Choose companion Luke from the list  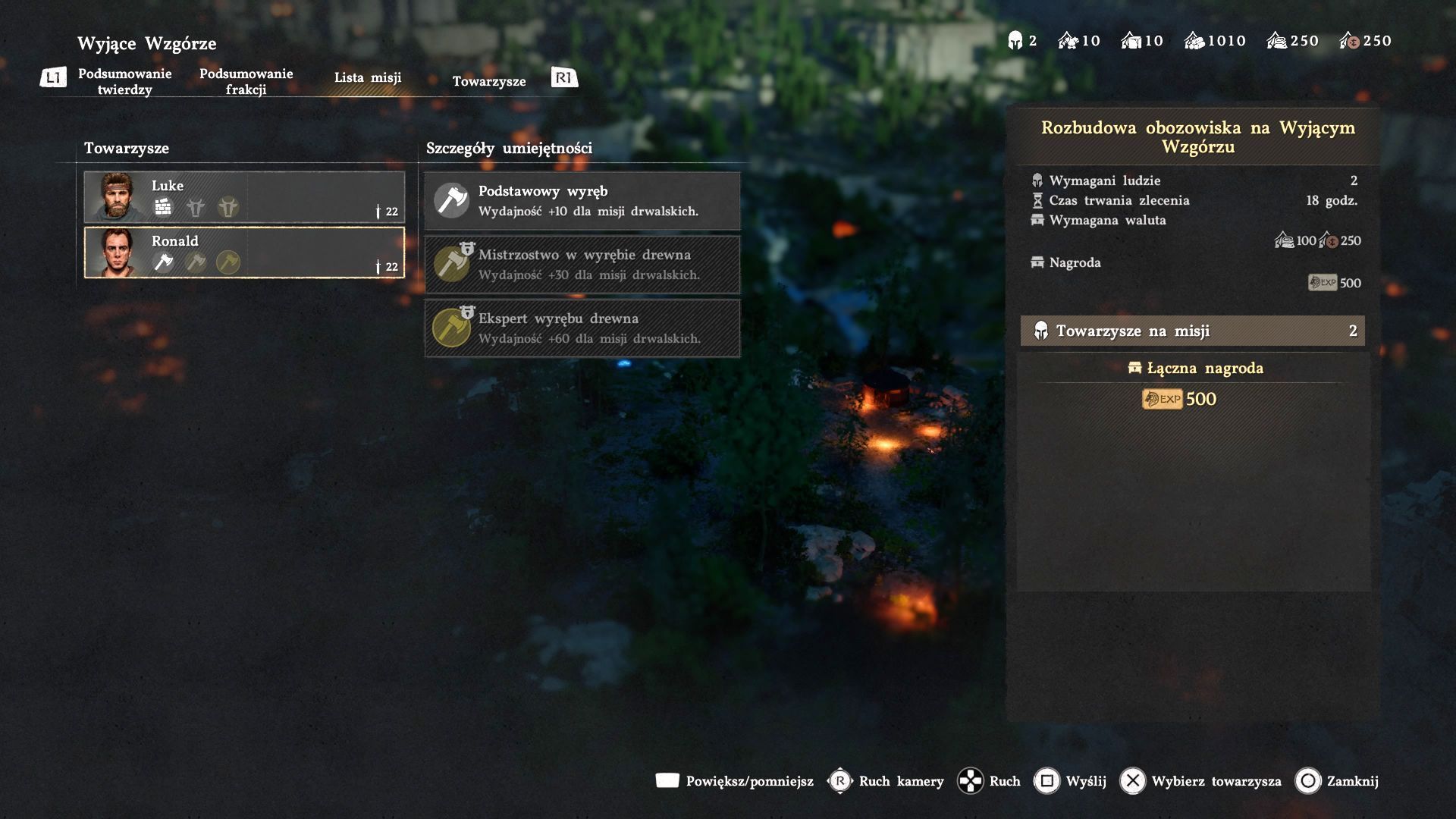[x=244, y=197]
